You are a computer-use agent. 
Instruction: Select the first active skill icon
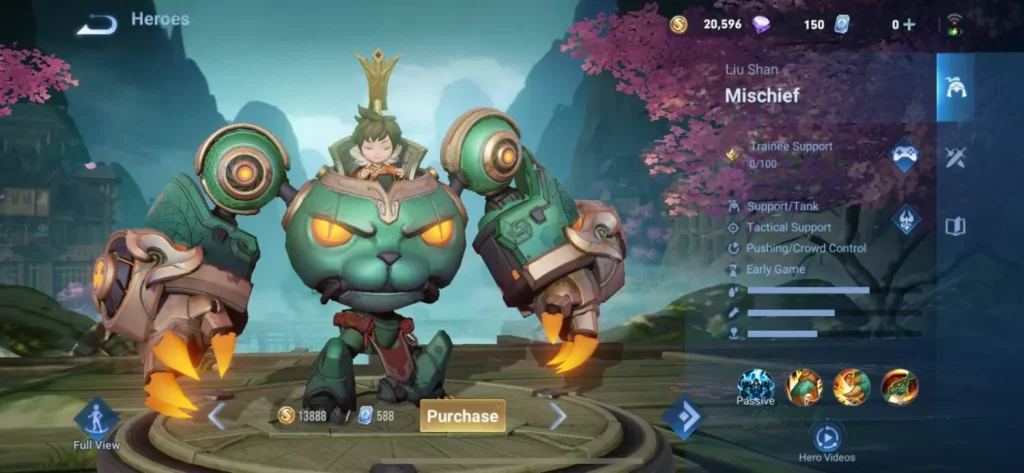[804, 387]
